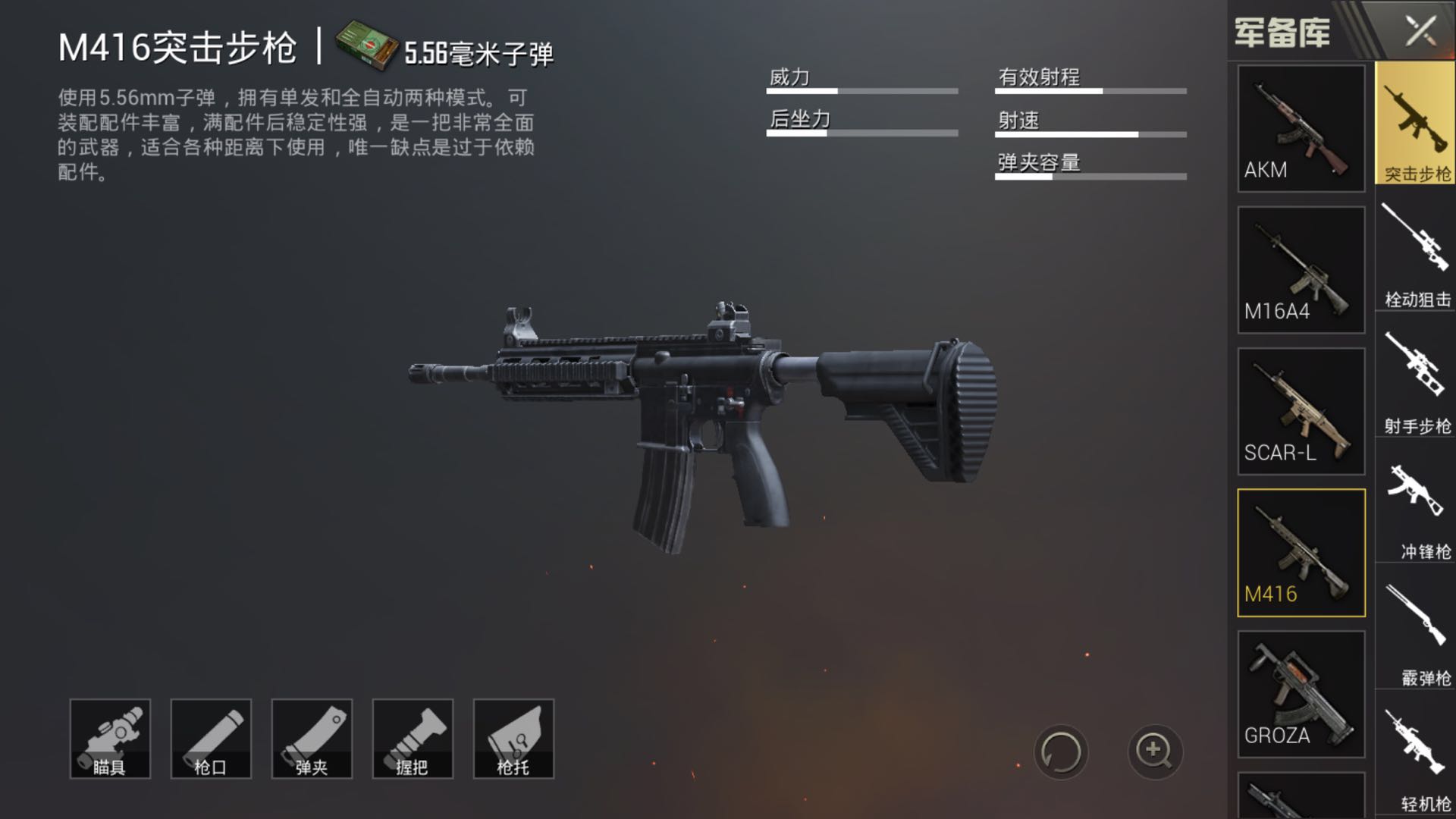The width and height of the screenshot is (1456, 819).
Task: Select the AKM from the weapon list
Action: 1300,129
